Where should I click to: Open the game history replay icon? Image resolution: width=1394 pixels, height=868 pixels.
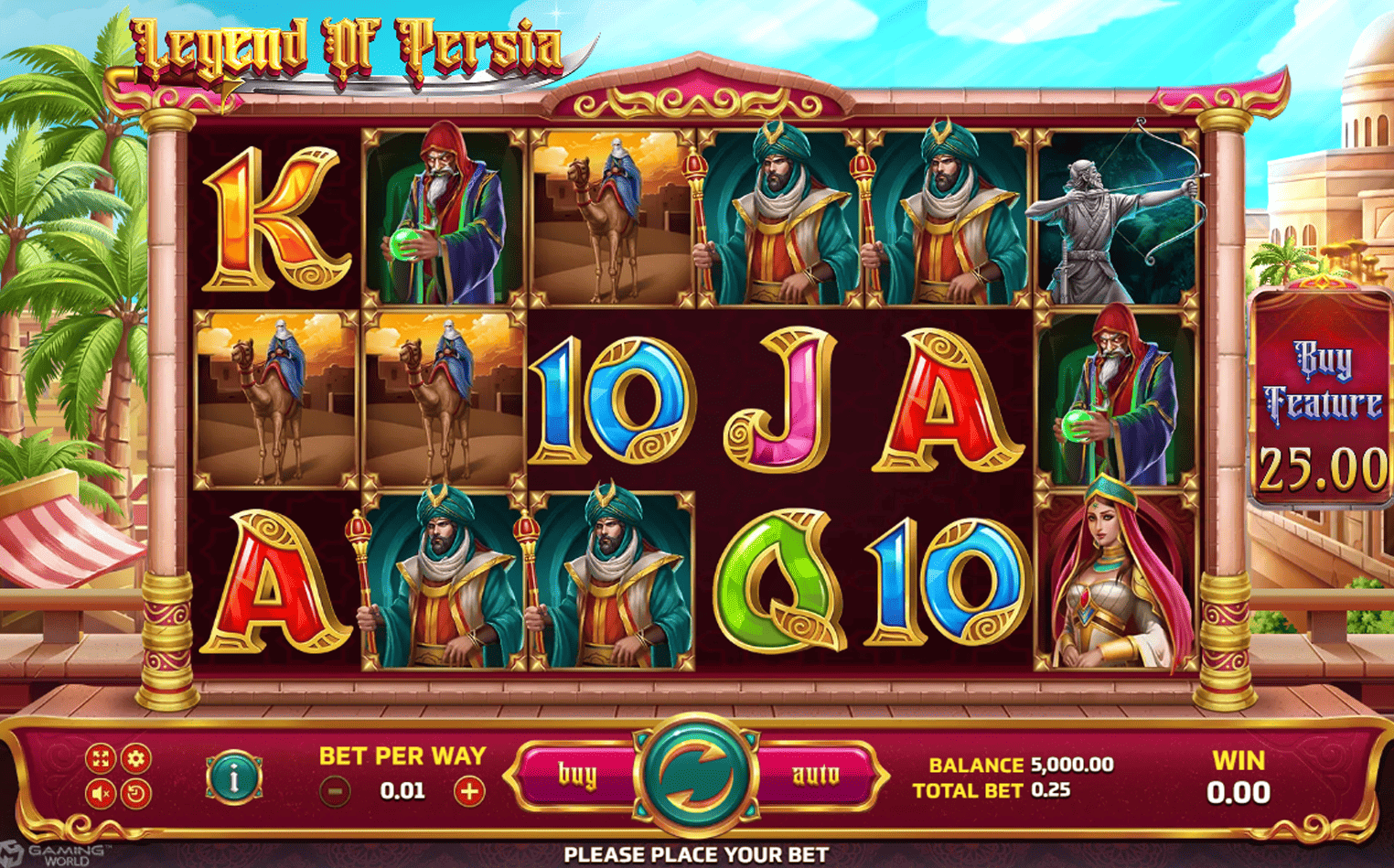(x=135, y=792)
